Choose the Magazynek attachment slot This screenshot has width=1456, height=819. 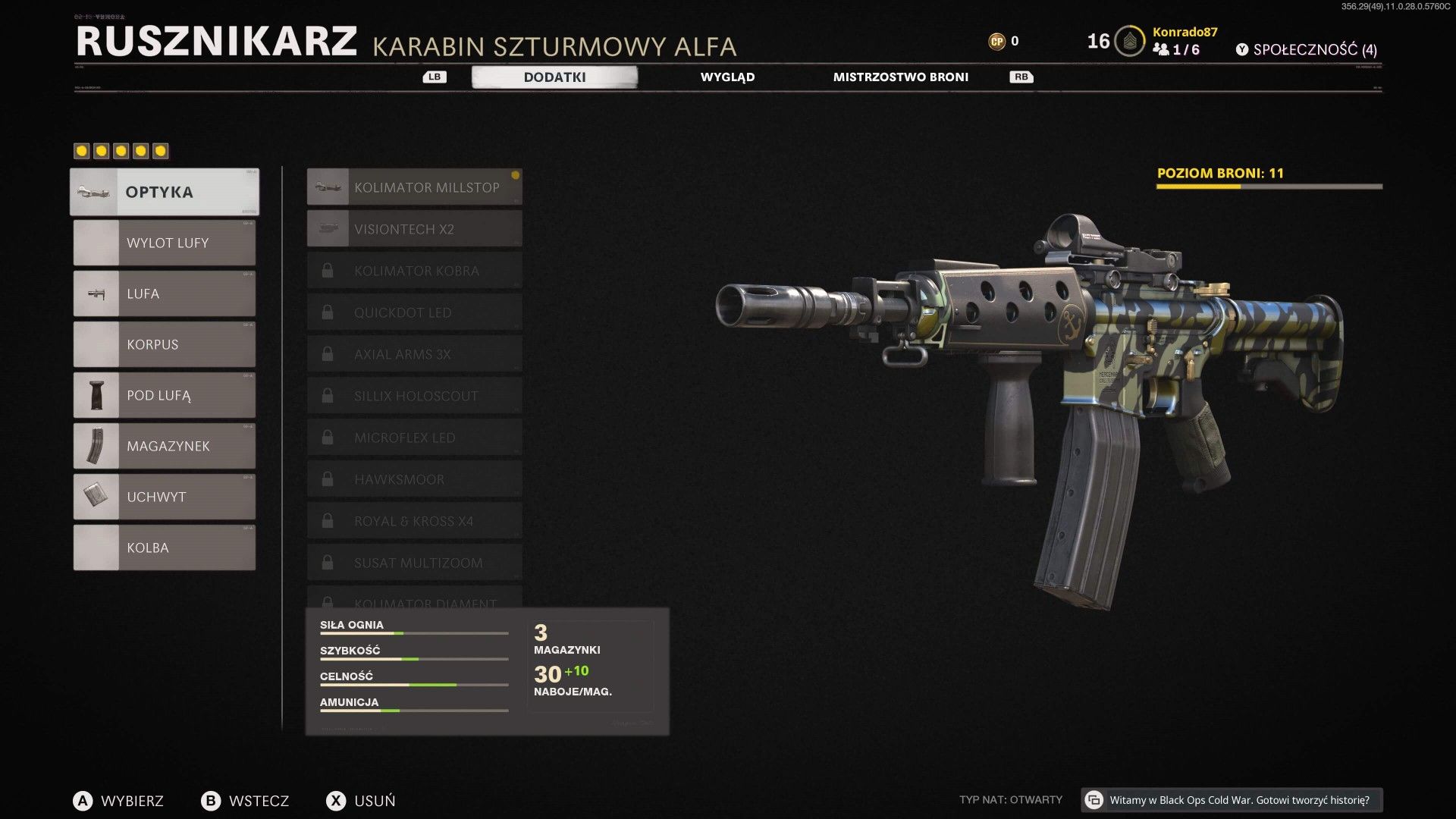(x=165, y=446)
